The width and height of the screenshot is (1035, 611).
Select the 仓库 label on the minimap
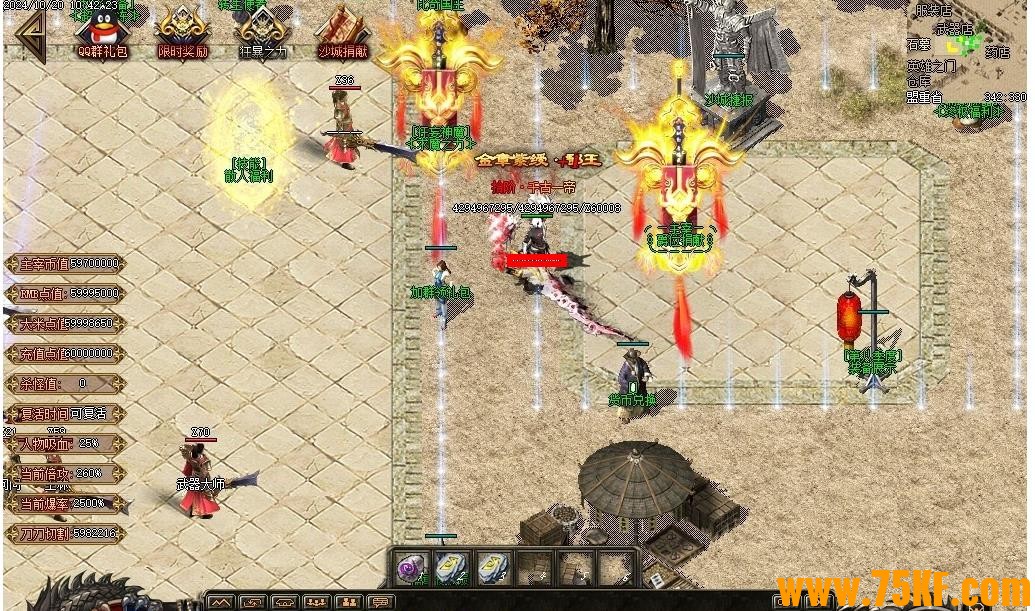(x=919, y=82)
